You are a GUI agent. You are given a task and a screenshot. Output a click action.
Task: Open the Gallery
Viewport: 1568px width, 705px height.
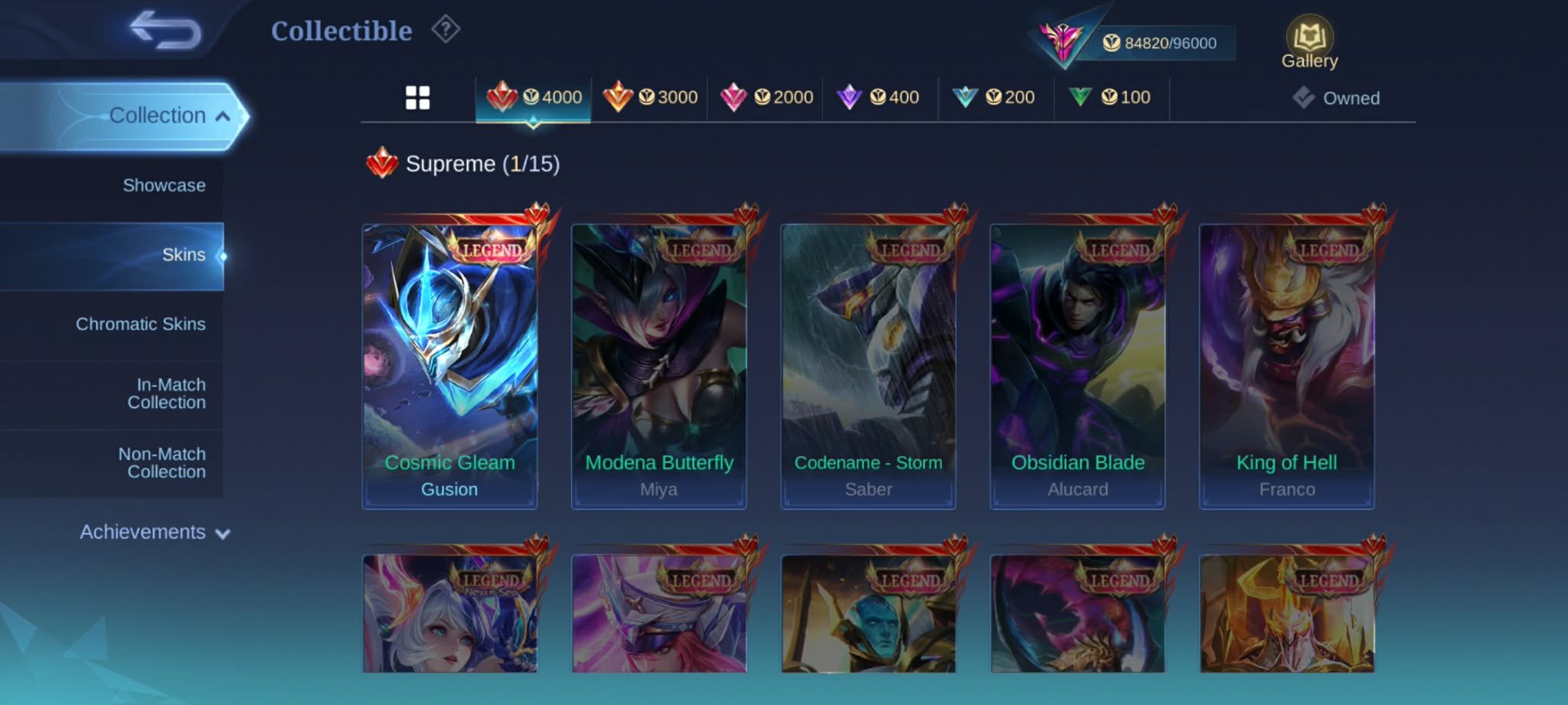click(1311, 37)
